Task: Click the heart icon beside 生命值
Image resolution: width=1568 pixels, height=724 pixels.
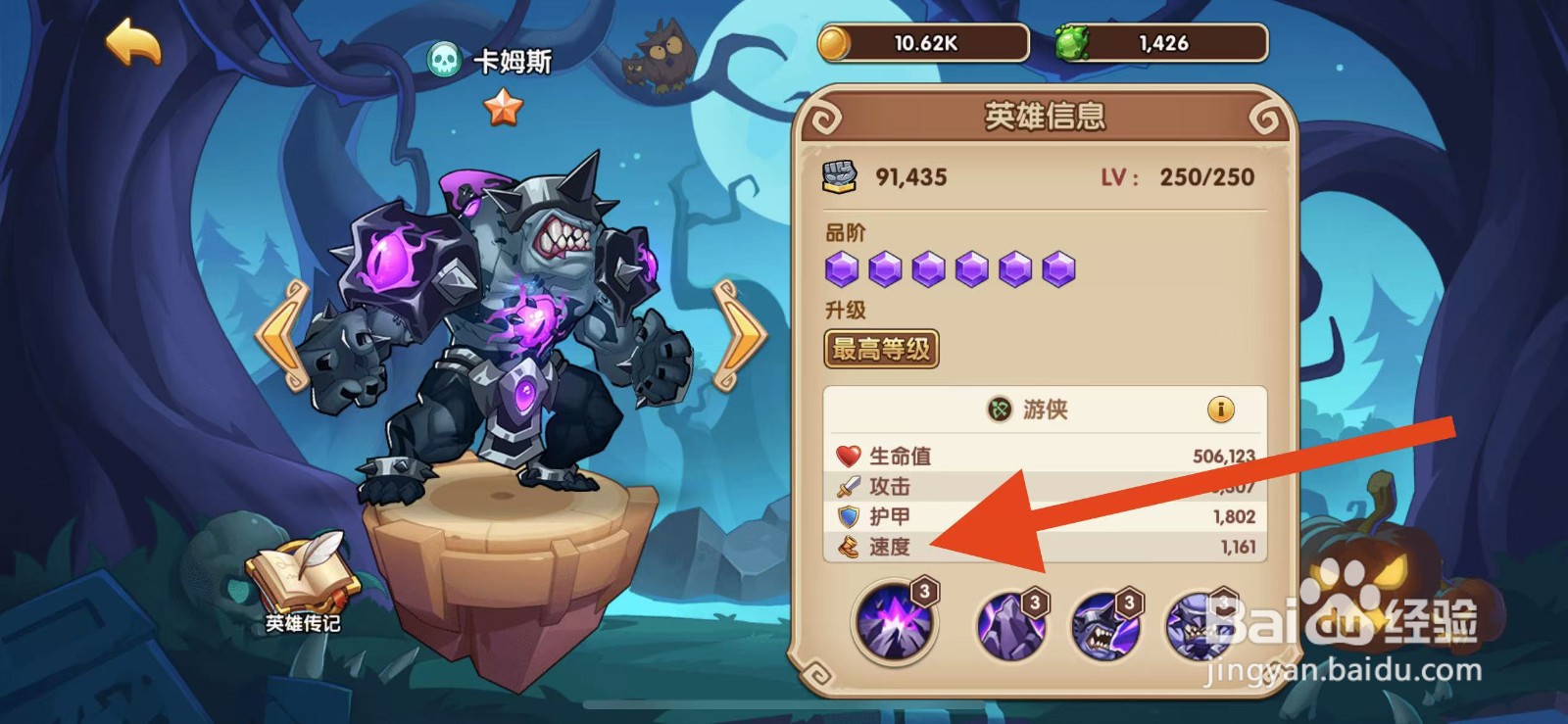Action: pos(849,454)
